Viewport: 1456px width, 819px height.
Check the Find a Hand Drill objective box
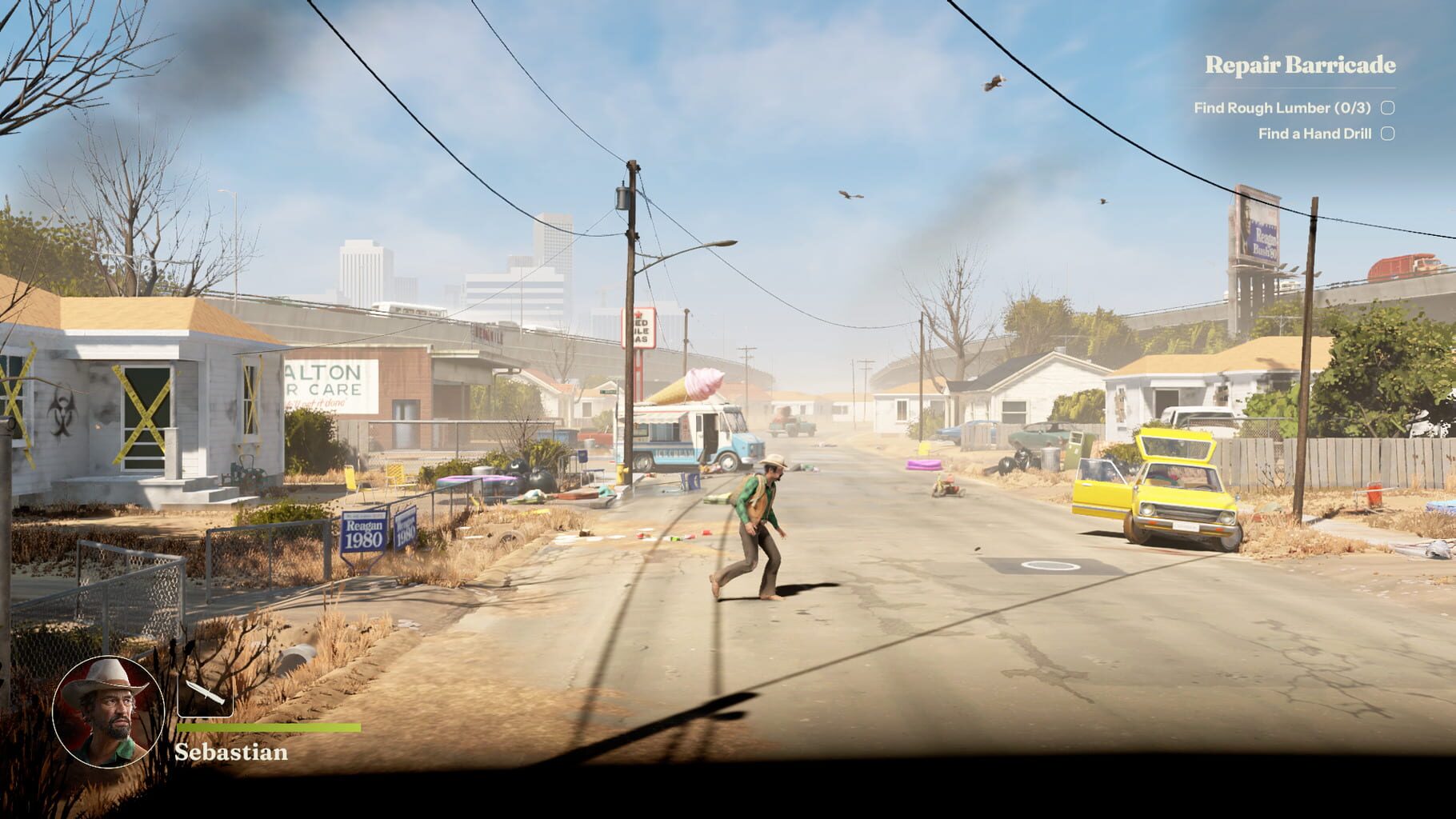pyautogui.click(x=1388, y=135)
